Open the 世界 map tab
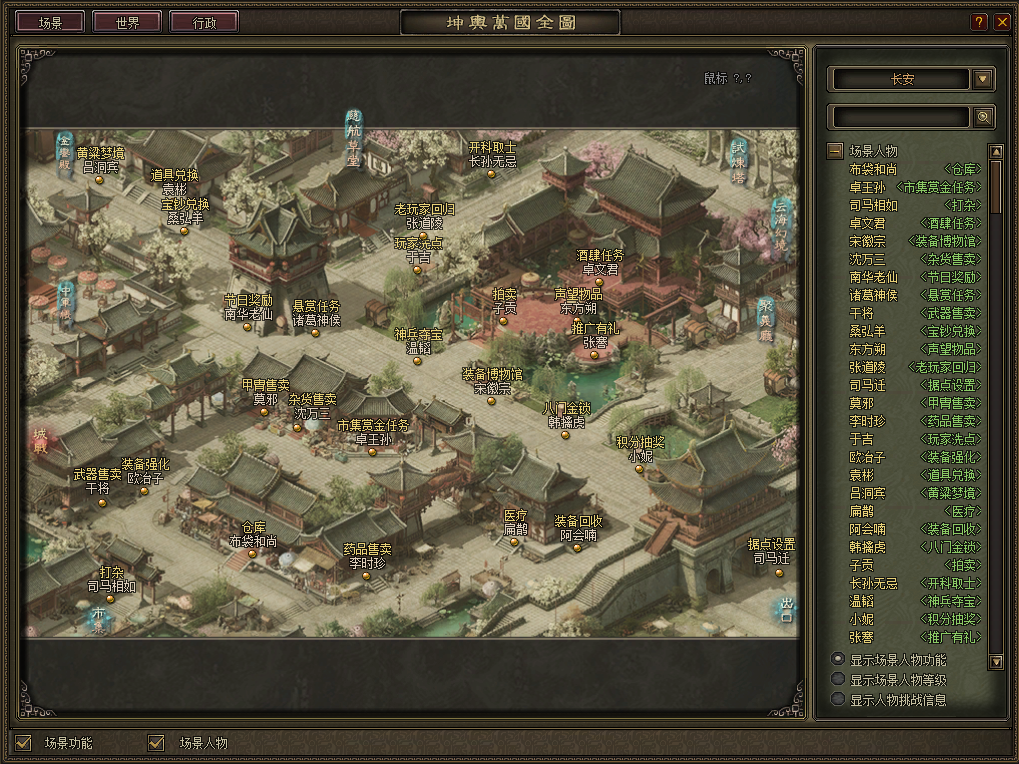This screenshot has width=1019, height=764. tap(127, 22)
